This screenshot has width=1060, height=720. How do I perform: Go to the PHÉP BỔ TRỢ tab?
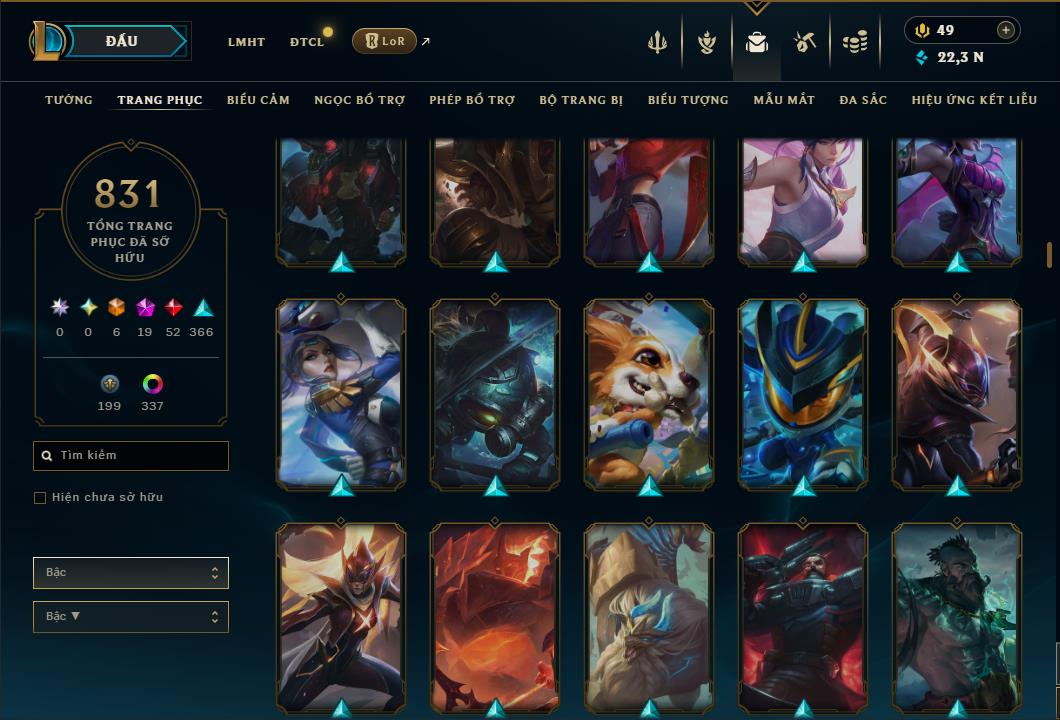click(472, 100)
